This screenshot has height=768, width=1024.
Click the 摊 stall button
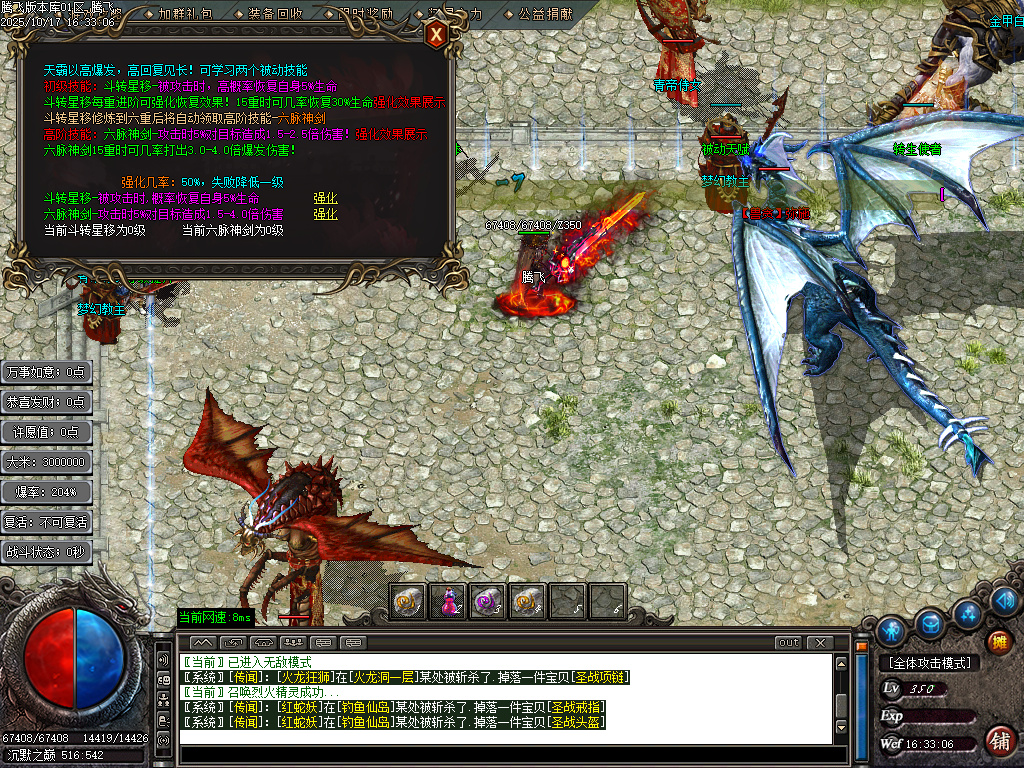click(997, 641)
